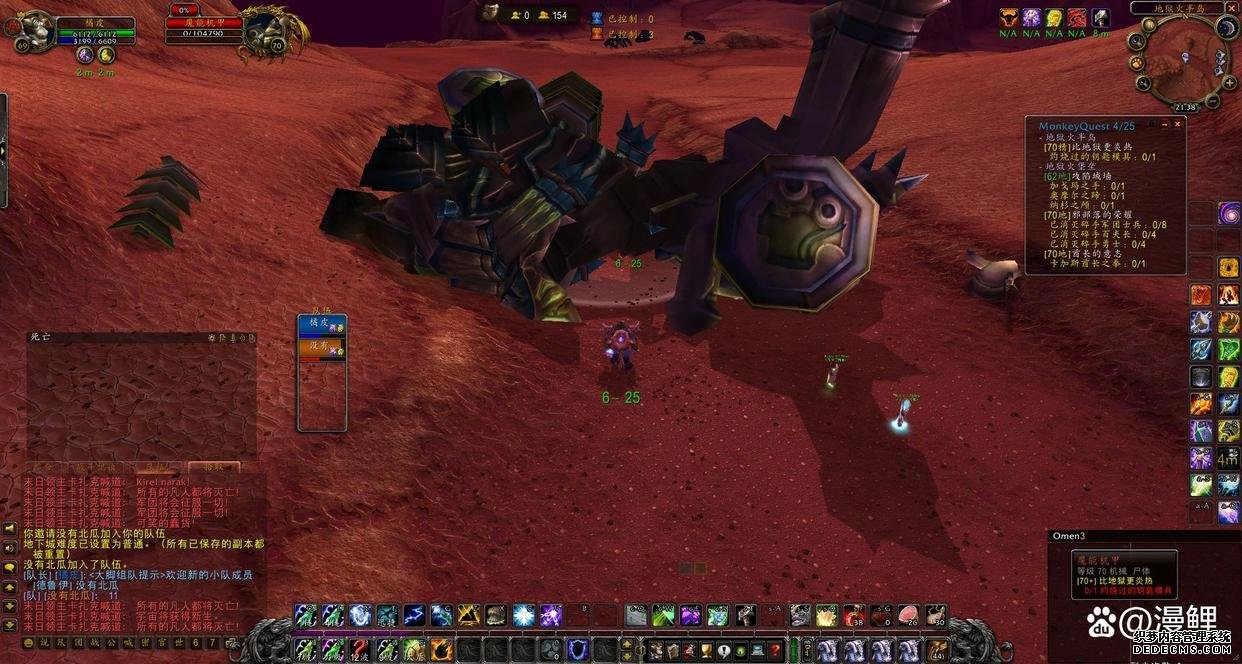This screenshot has height=664, width=1242.
Task: Open the rightmost backpack bag slot
Action: pyautogui.click(x=938, y=651)
